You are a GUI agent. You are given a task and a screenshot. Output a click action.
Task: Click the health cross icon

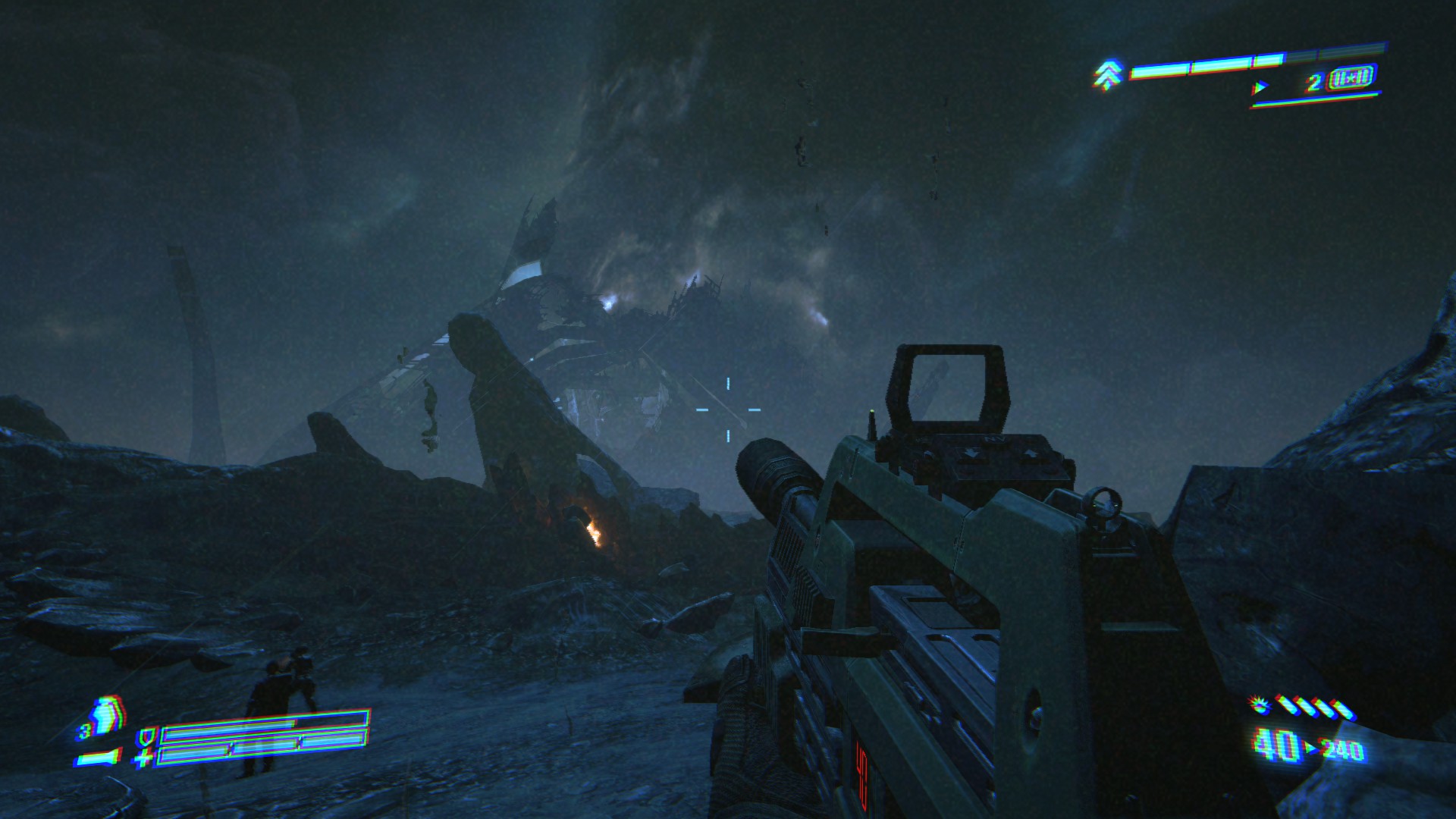pos(143,758)
